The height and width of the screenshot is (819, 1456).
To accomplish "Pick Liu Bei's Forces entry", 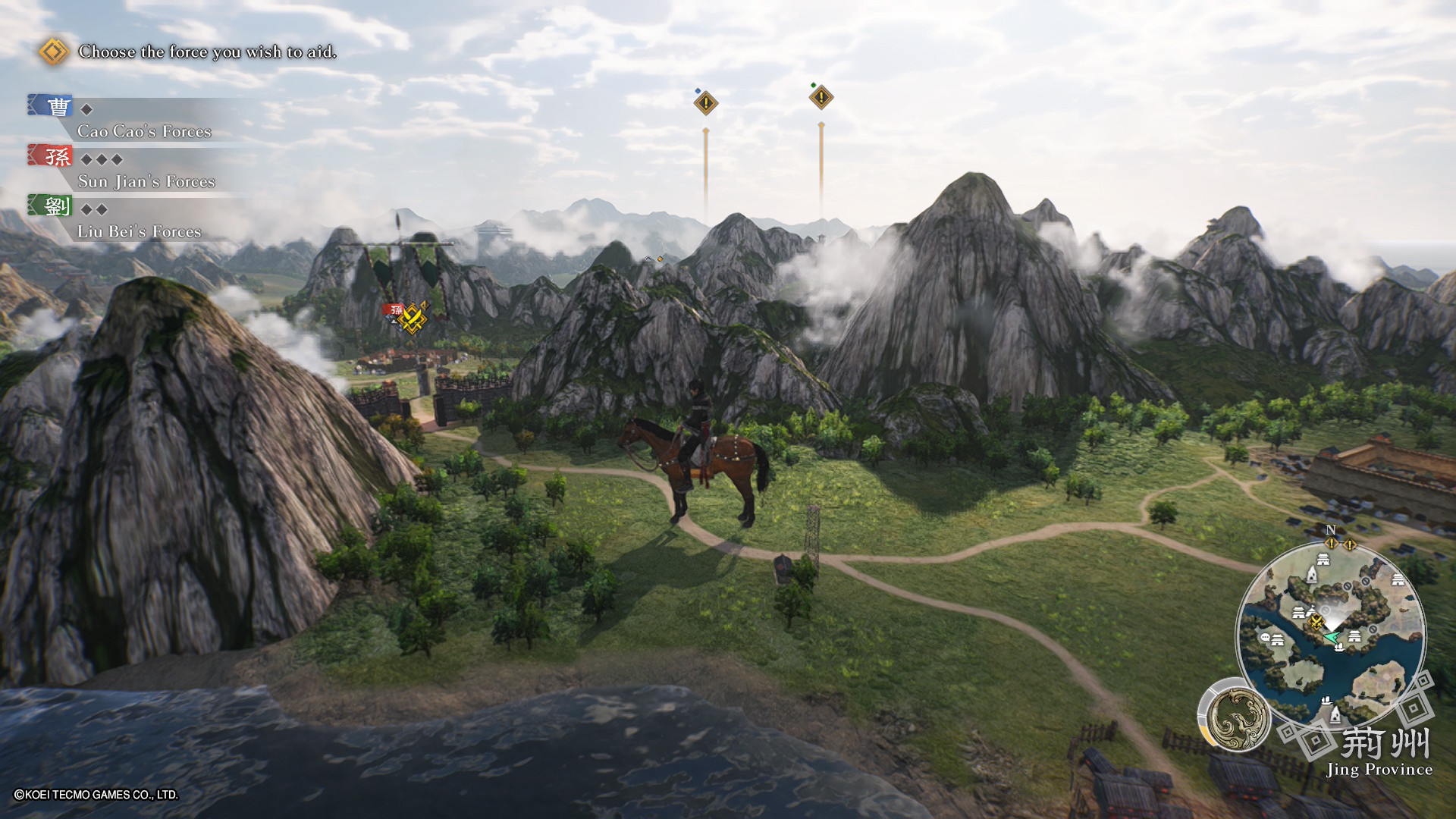I will pyautogui.click(x=140, y=231).
